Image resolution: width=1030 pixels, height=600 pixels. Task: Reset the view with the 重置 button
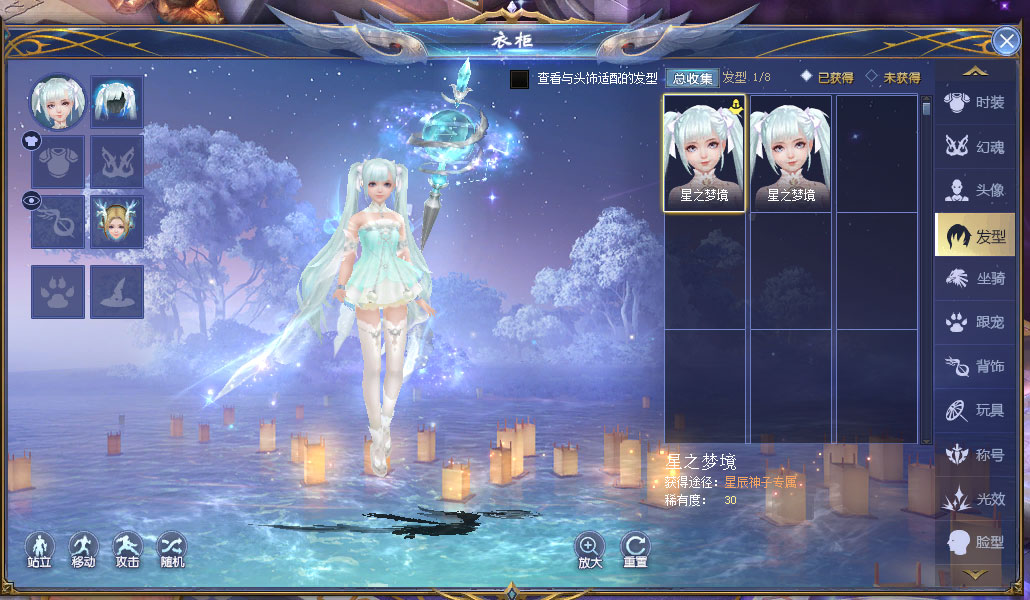pos(635,548)
